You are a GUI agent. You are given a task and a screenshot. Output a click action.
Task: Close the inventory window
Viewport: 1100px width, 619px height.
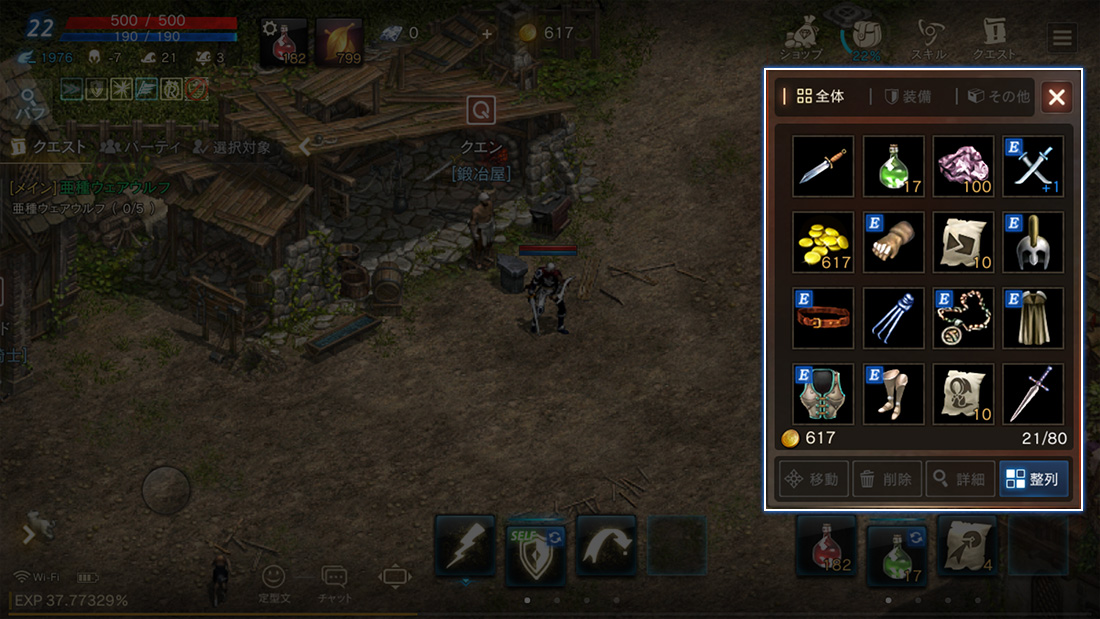point(1057,97)
